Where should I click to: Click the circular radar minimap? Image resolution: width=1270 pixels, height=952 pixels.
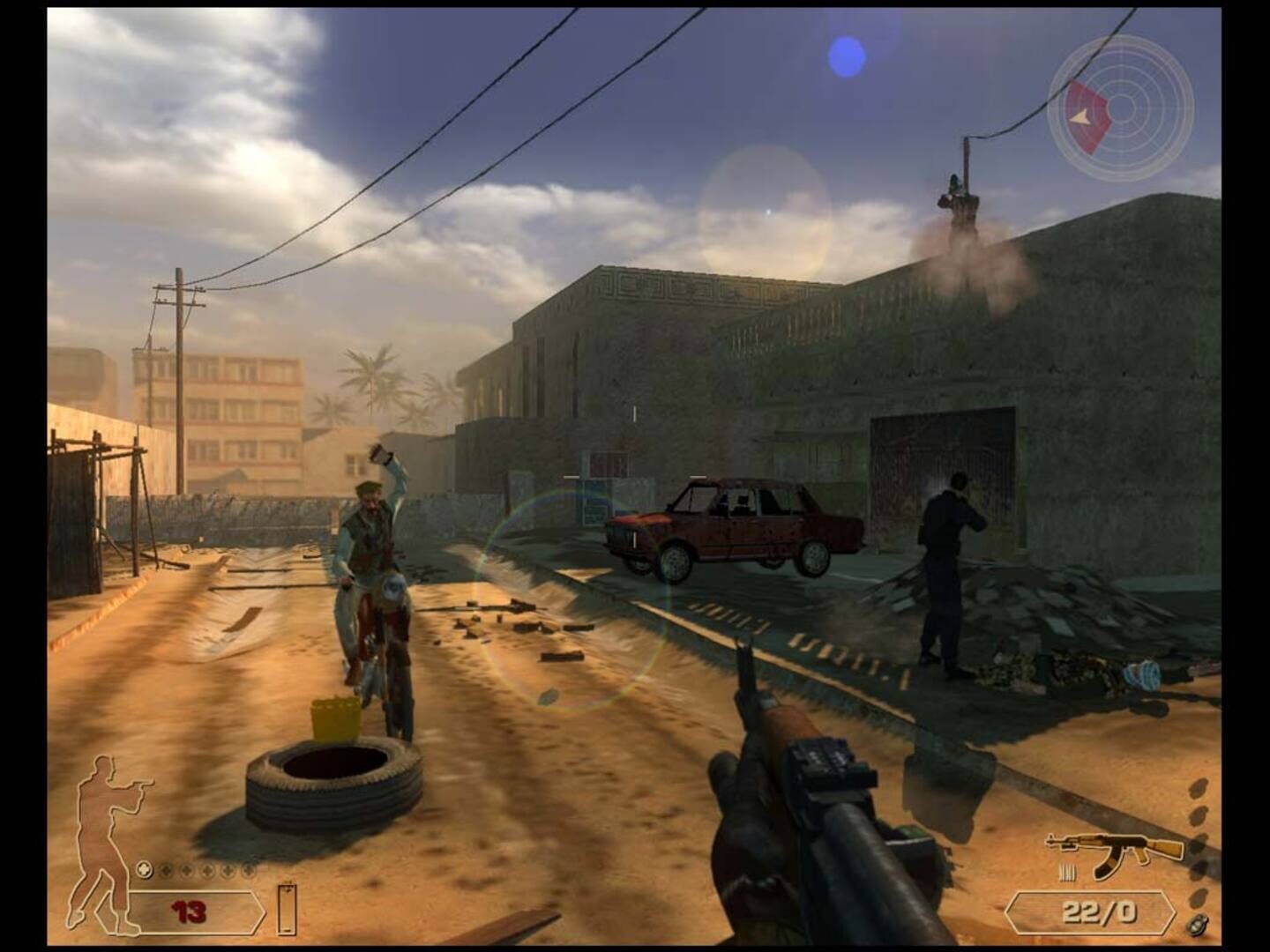pos(1120,109)
